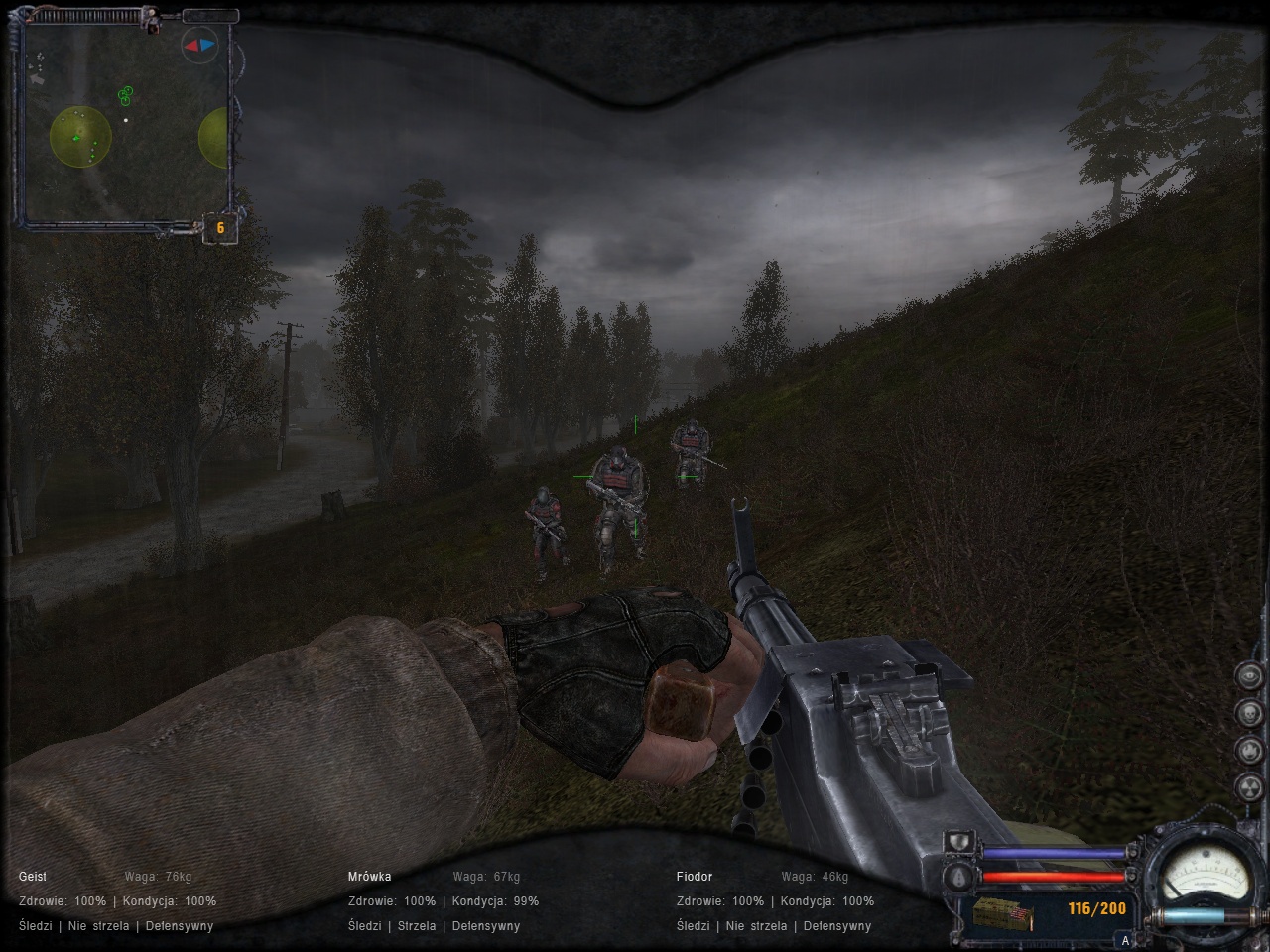Click the armor shield icon
This screenshot has height=952, width=1270.
click(957, 843)
